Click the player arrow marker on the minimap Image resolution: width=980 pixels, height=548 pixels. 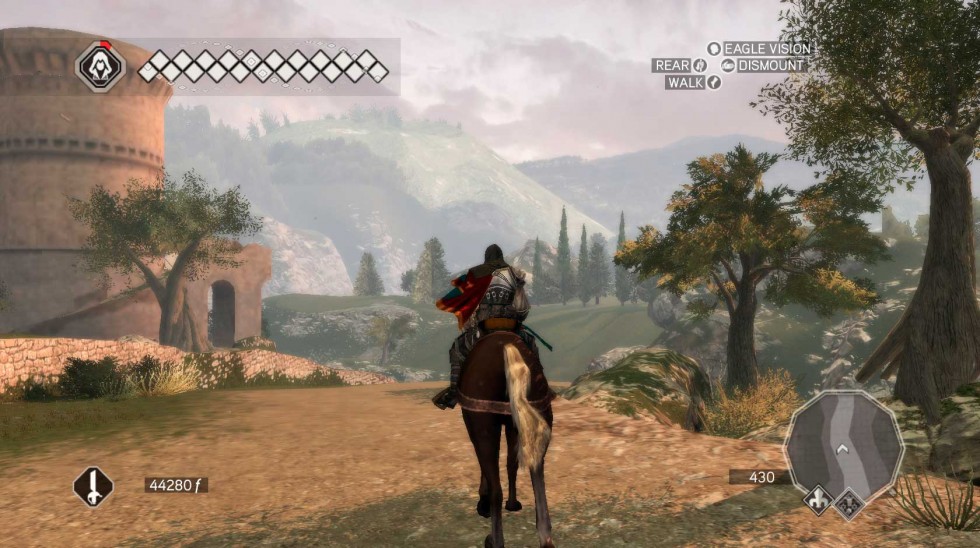tap(844, 448)
